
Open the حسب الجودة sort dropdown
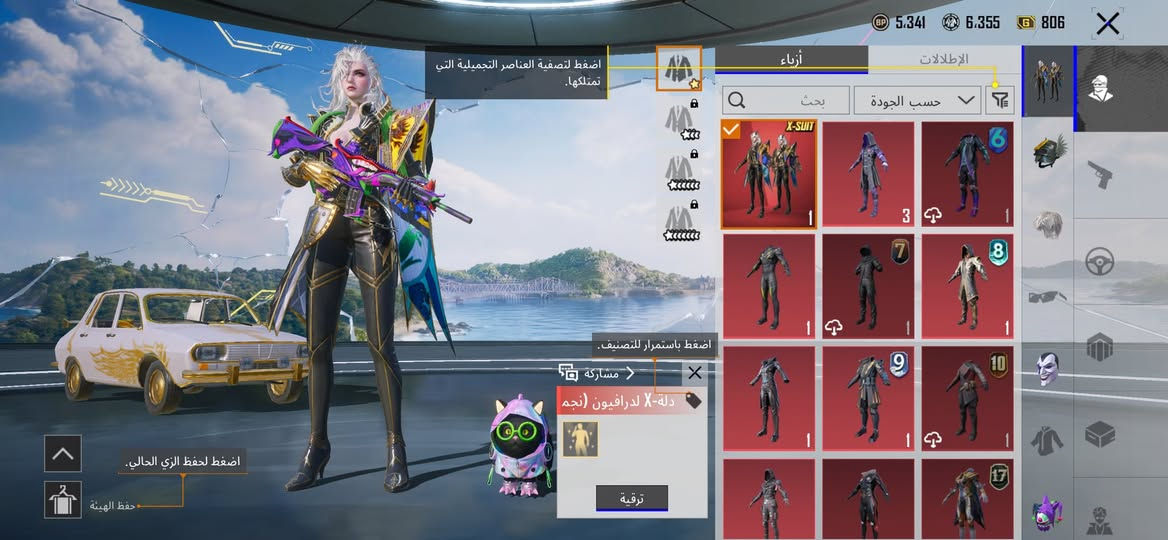point(917,100)
